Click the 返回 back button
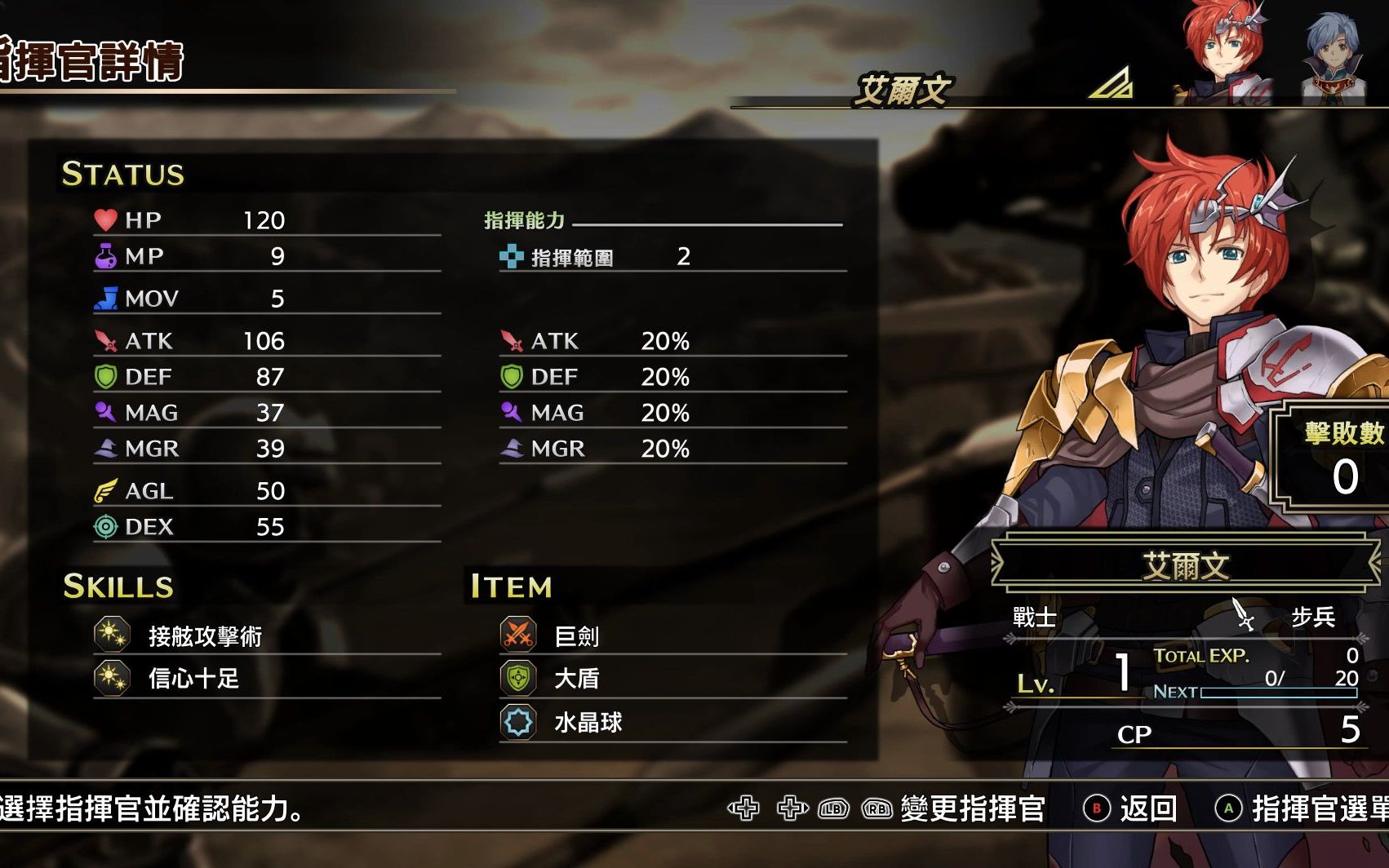 [x=1131, y=808]
